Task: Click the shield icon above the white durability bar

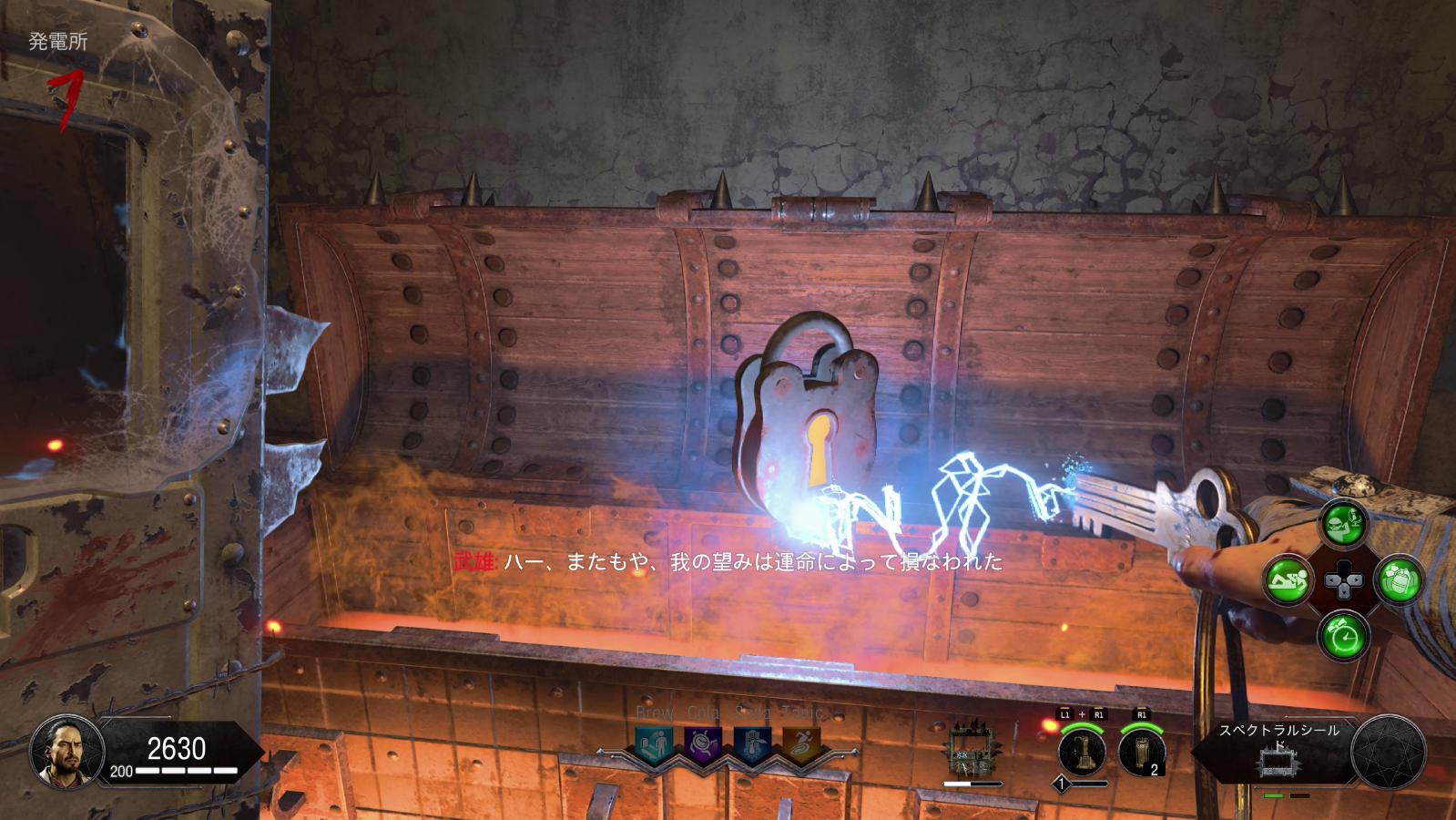Action: click(x=971, y=753)
